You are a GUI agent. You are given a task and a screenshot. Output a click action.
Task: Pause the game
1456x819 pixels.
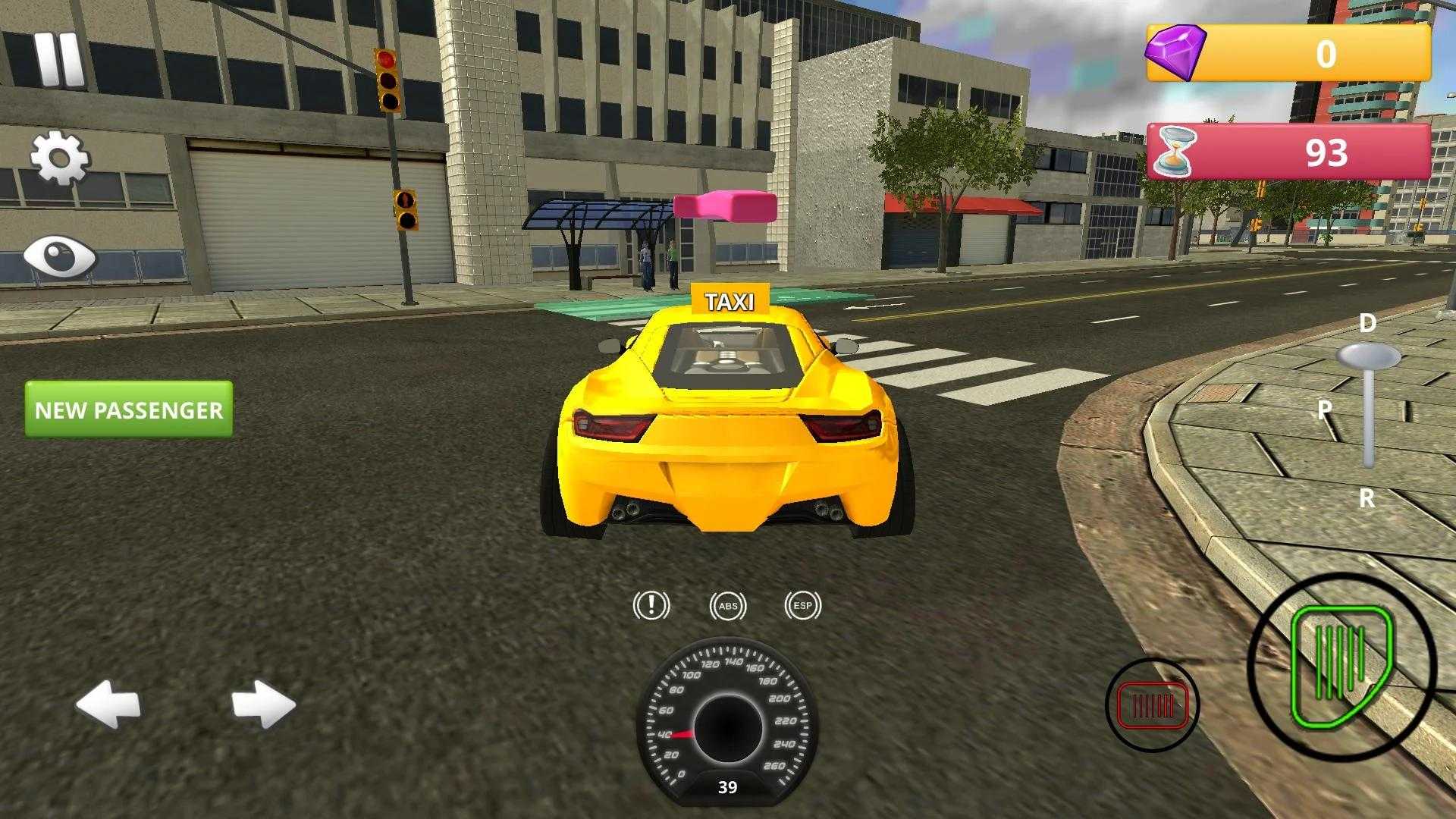(x=58, y=58)
